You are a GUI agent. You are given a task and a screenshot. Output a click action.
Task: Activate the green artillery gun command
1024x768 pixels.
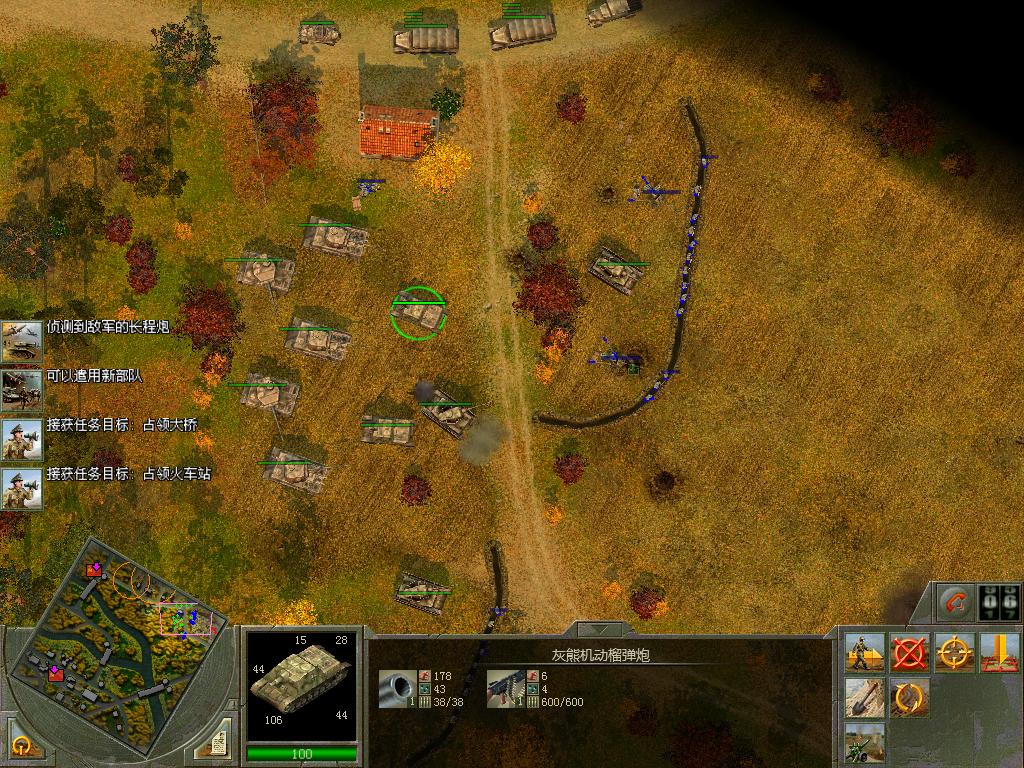pos(864,742)
